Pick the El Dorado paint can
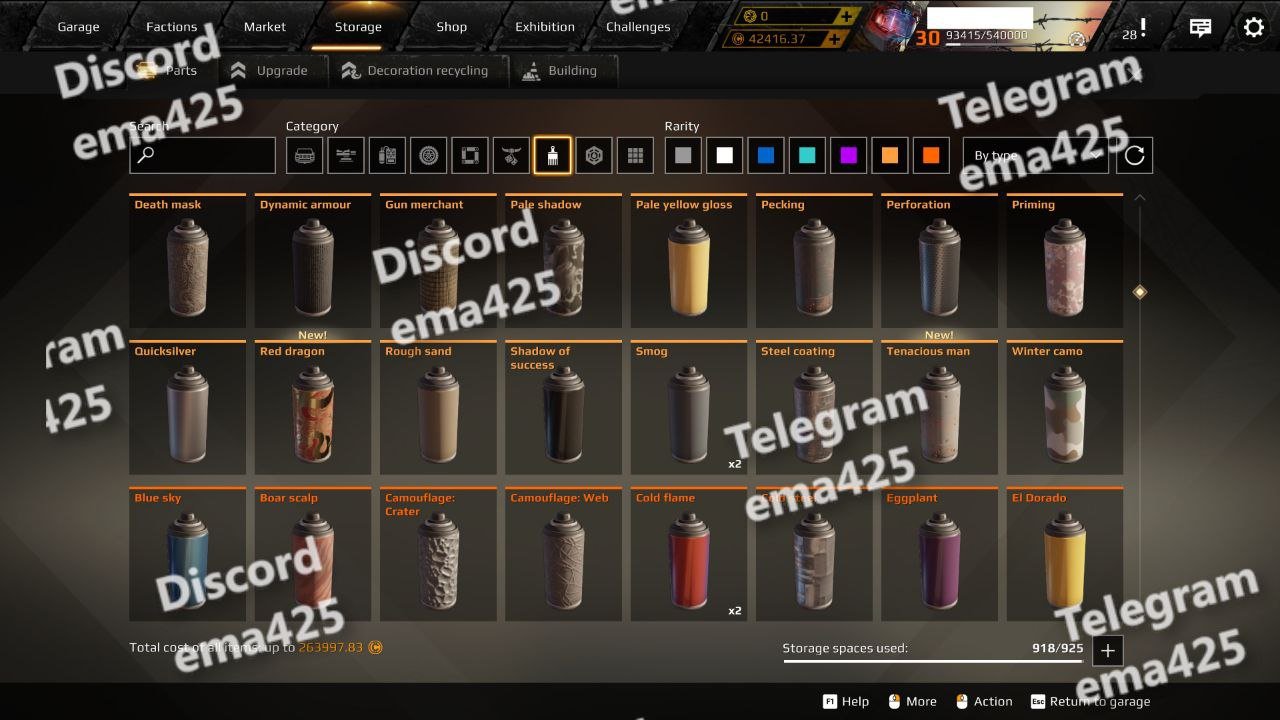Screen dimensions: 1280x720 1064,555
